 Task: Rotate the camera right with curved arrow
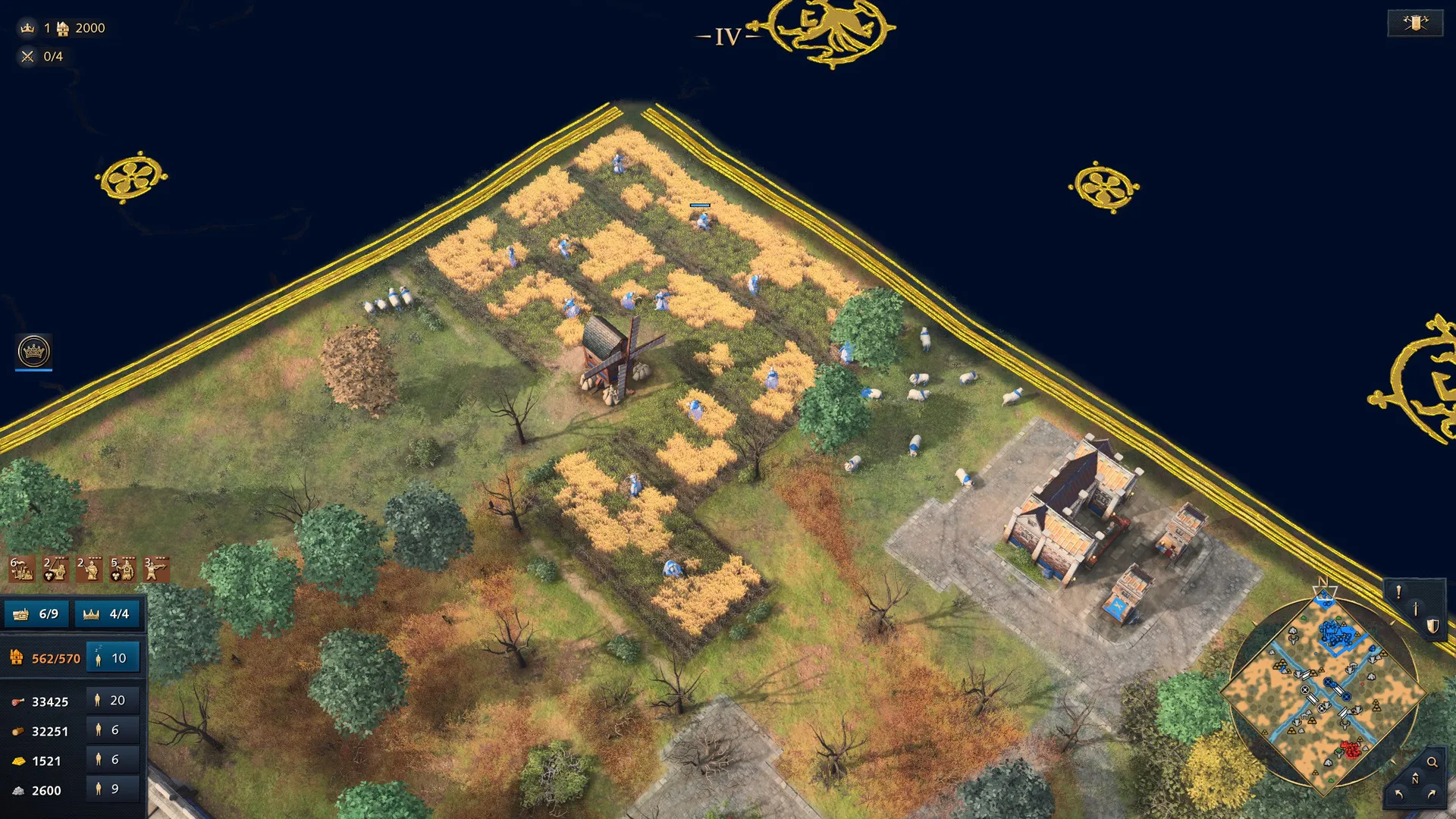click(x=1432, y=794)
